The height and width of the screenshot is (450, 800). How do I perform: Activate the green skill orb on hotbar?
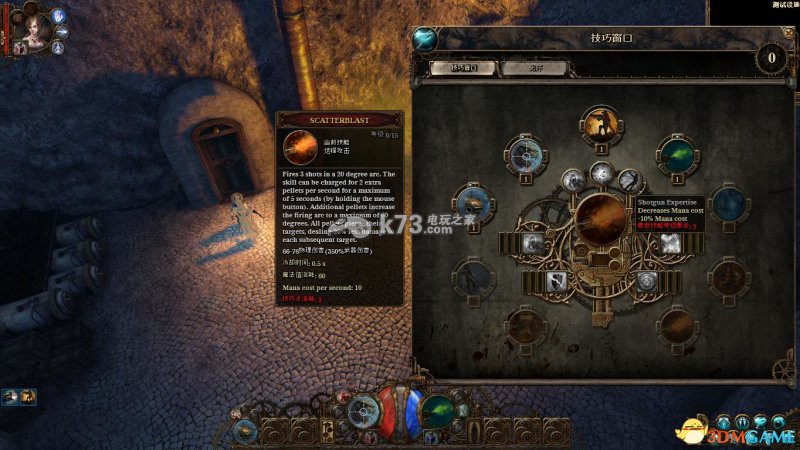pos(437,410)
